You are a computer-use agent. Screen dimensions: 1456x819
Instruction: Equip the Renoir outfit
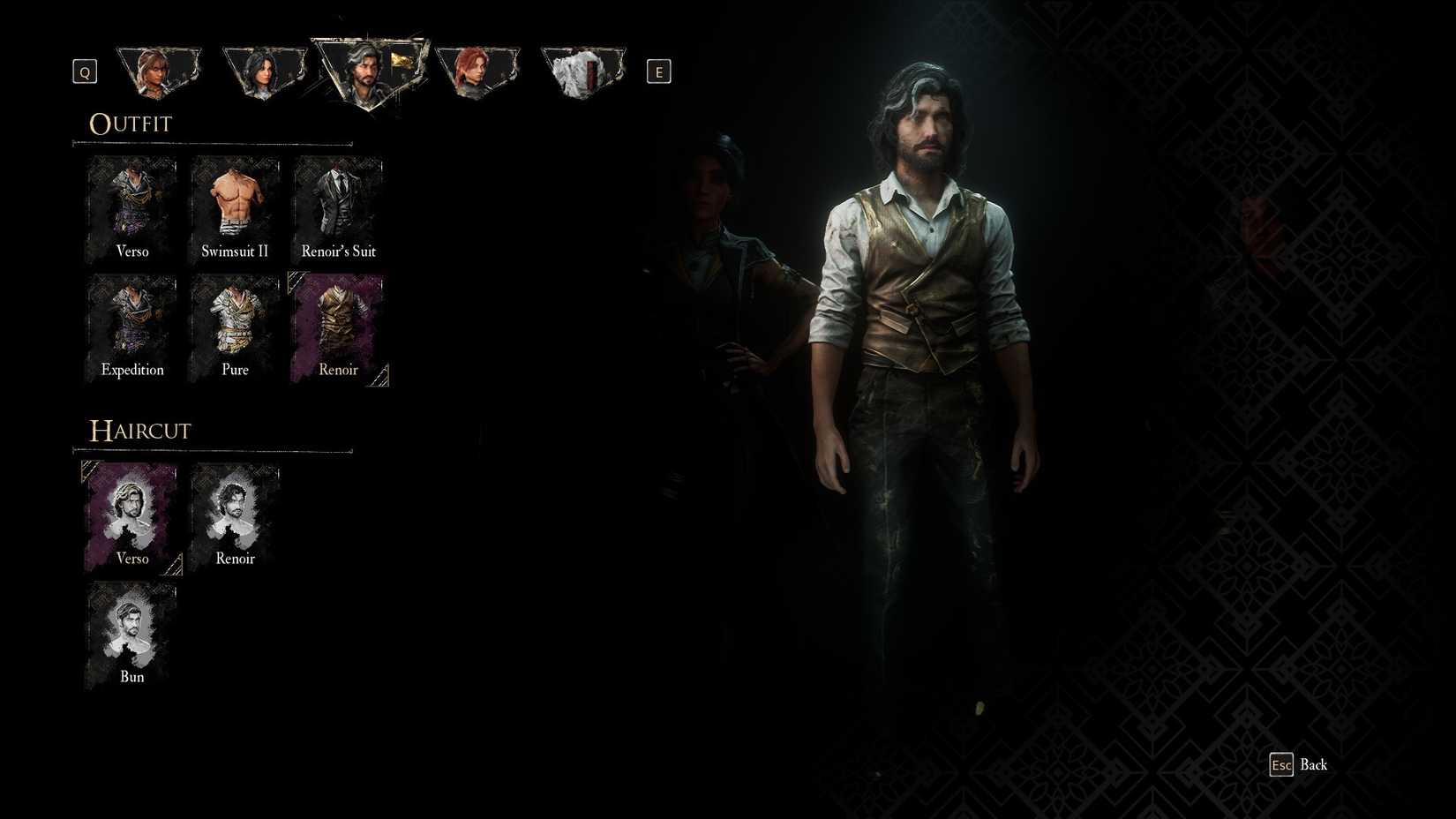tap(337, 325)
